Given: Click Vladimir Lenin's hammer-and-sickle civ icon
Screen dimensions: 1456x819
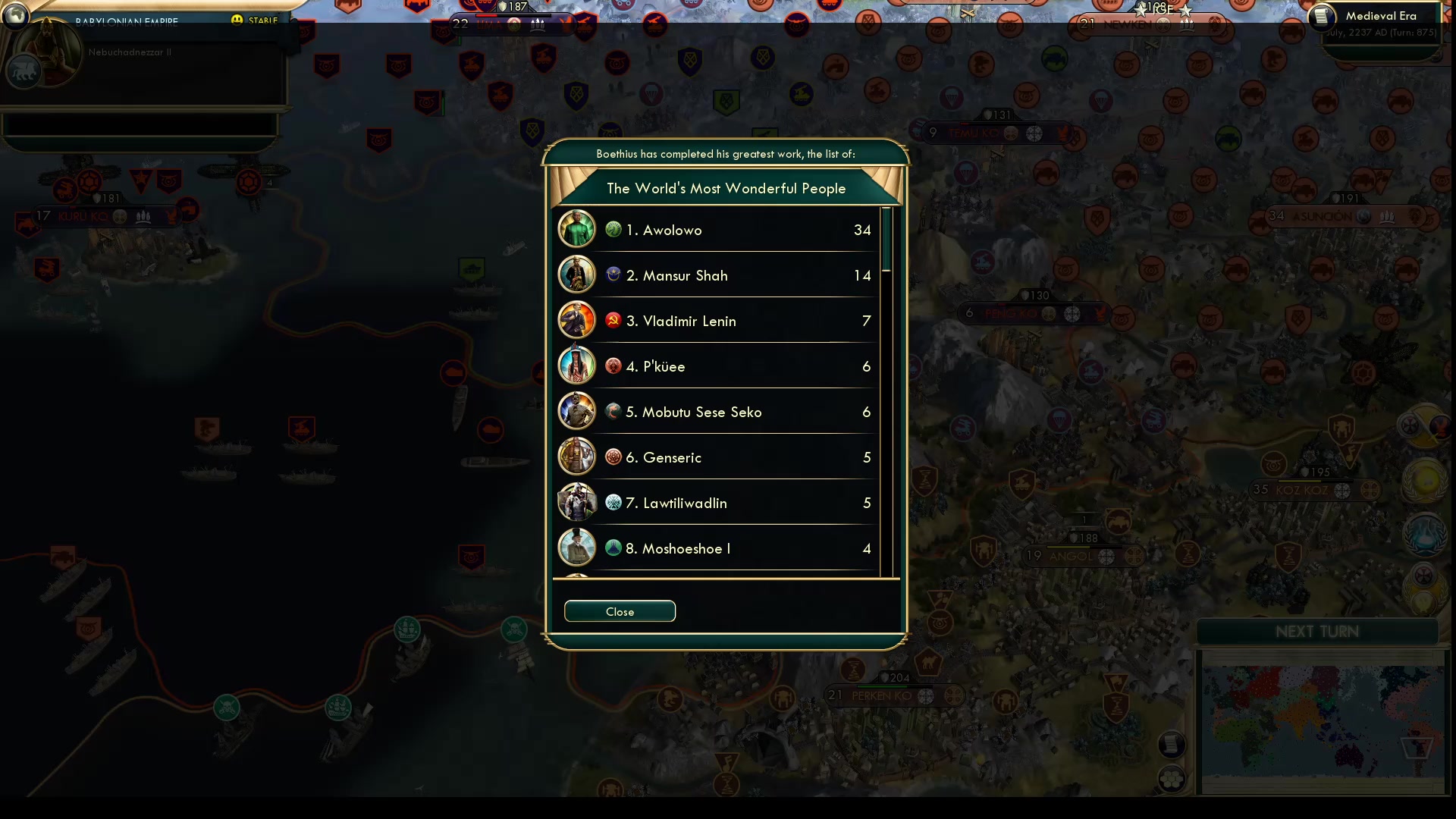Looking at the screenshot, I should [x=613, y=319].
